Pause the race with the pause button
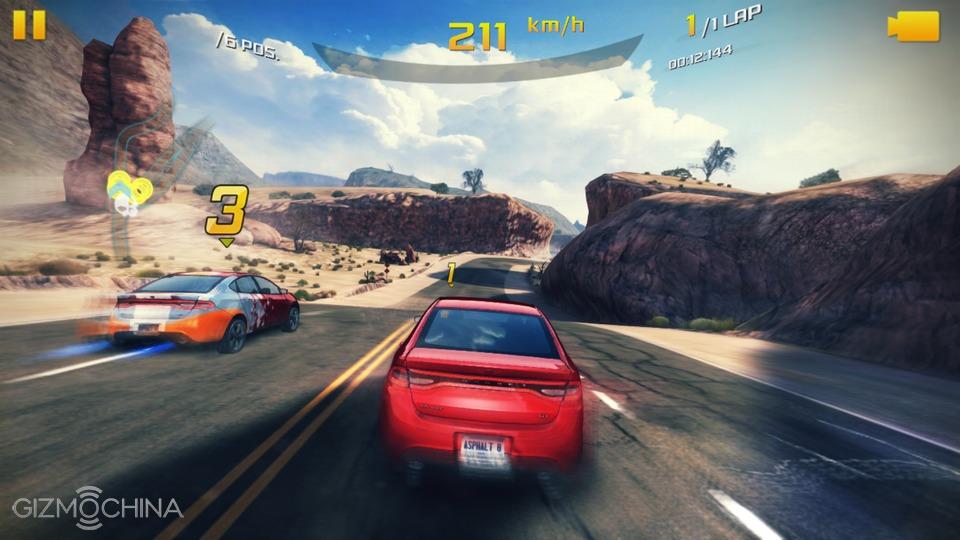The width and height of the screenshot is (960, 540). pos(29,25)
